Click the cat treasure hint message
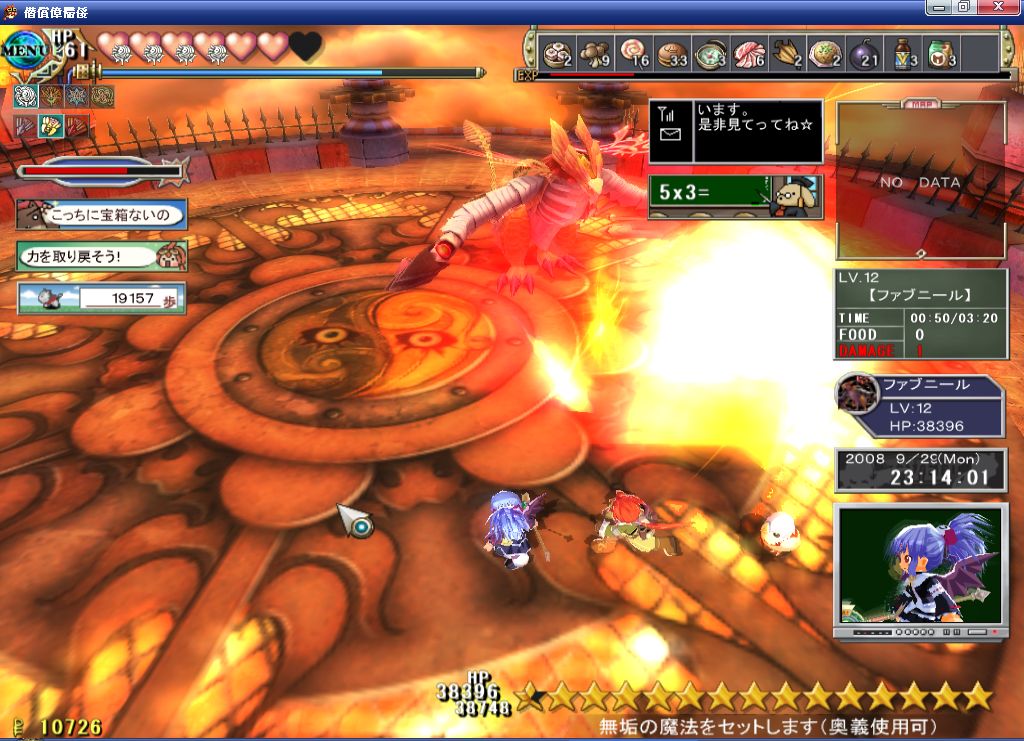Image resolution: width=1024 pixels, height=741 pixels. tap(101, 214)
